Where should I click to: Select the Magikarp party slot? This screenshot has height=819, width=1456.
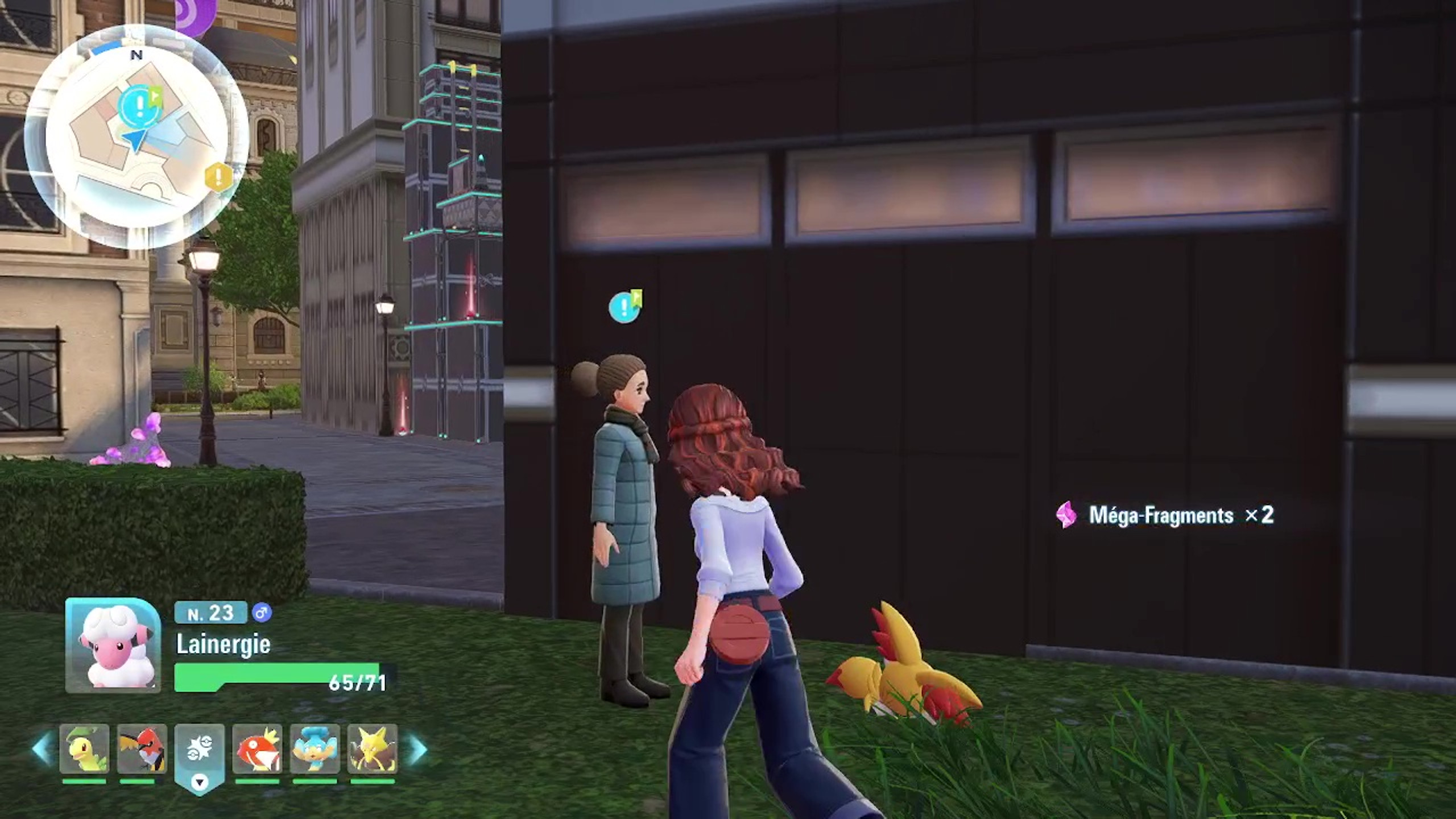click(x=258, y=748)
